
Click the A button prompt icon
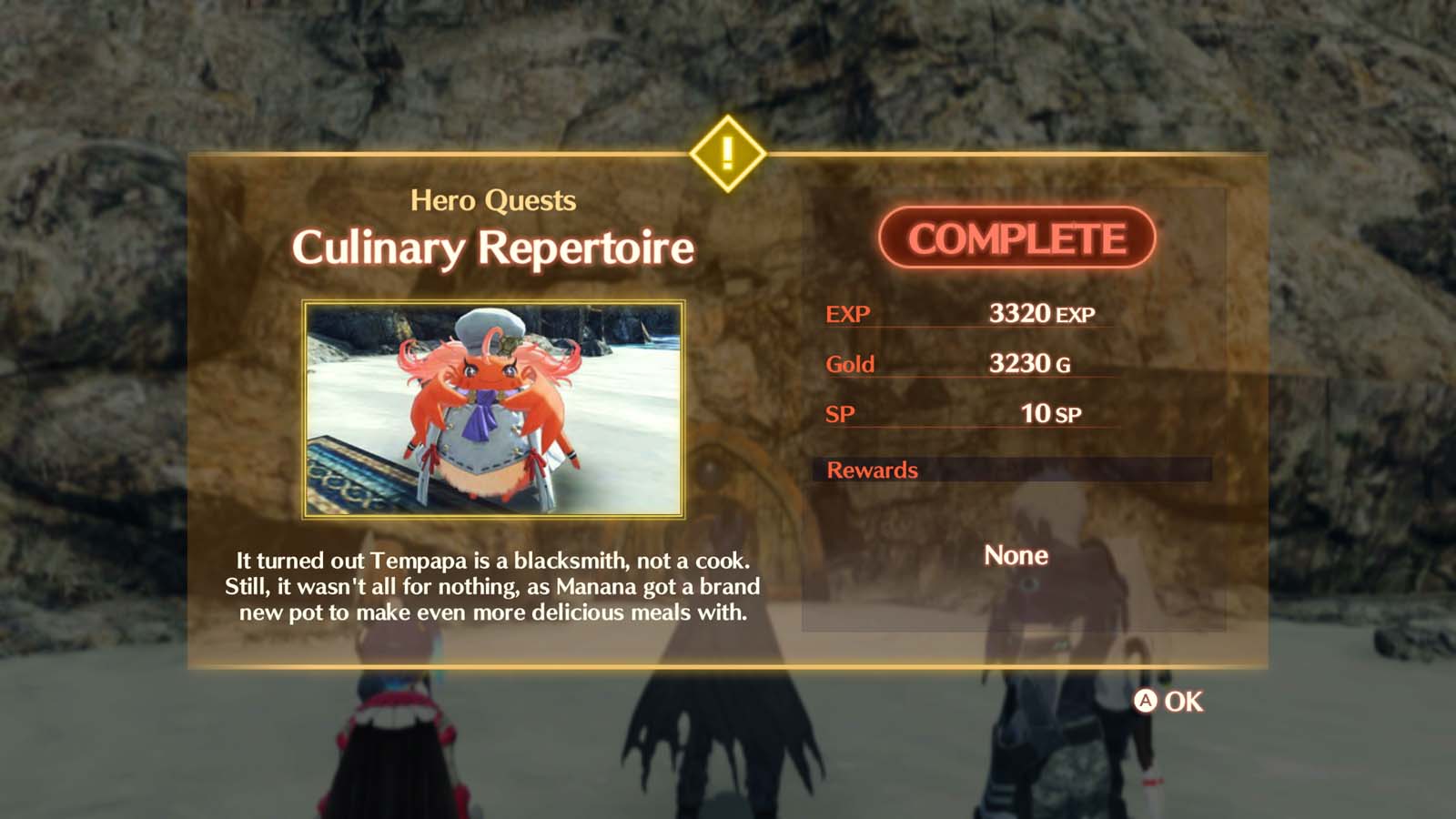(x=1147, y=702)
